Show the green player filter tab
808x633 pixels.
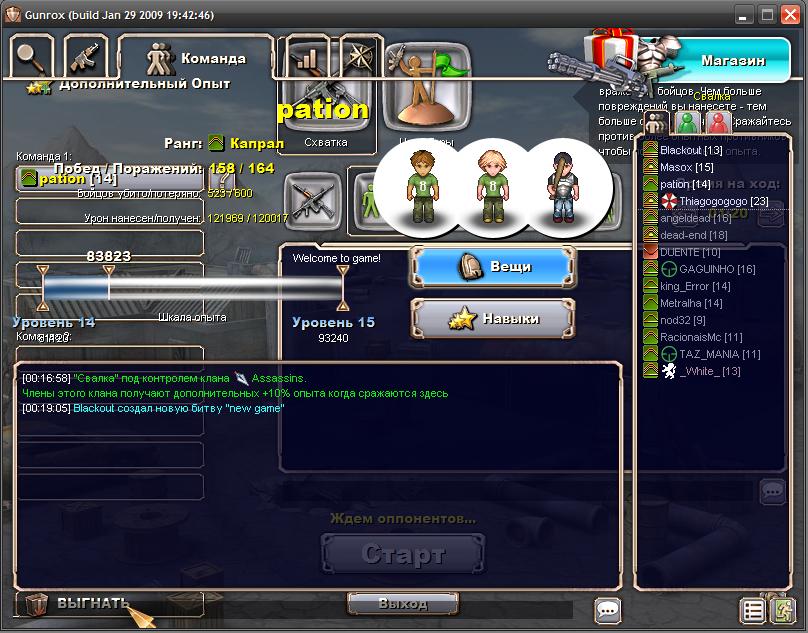point(686,123)
